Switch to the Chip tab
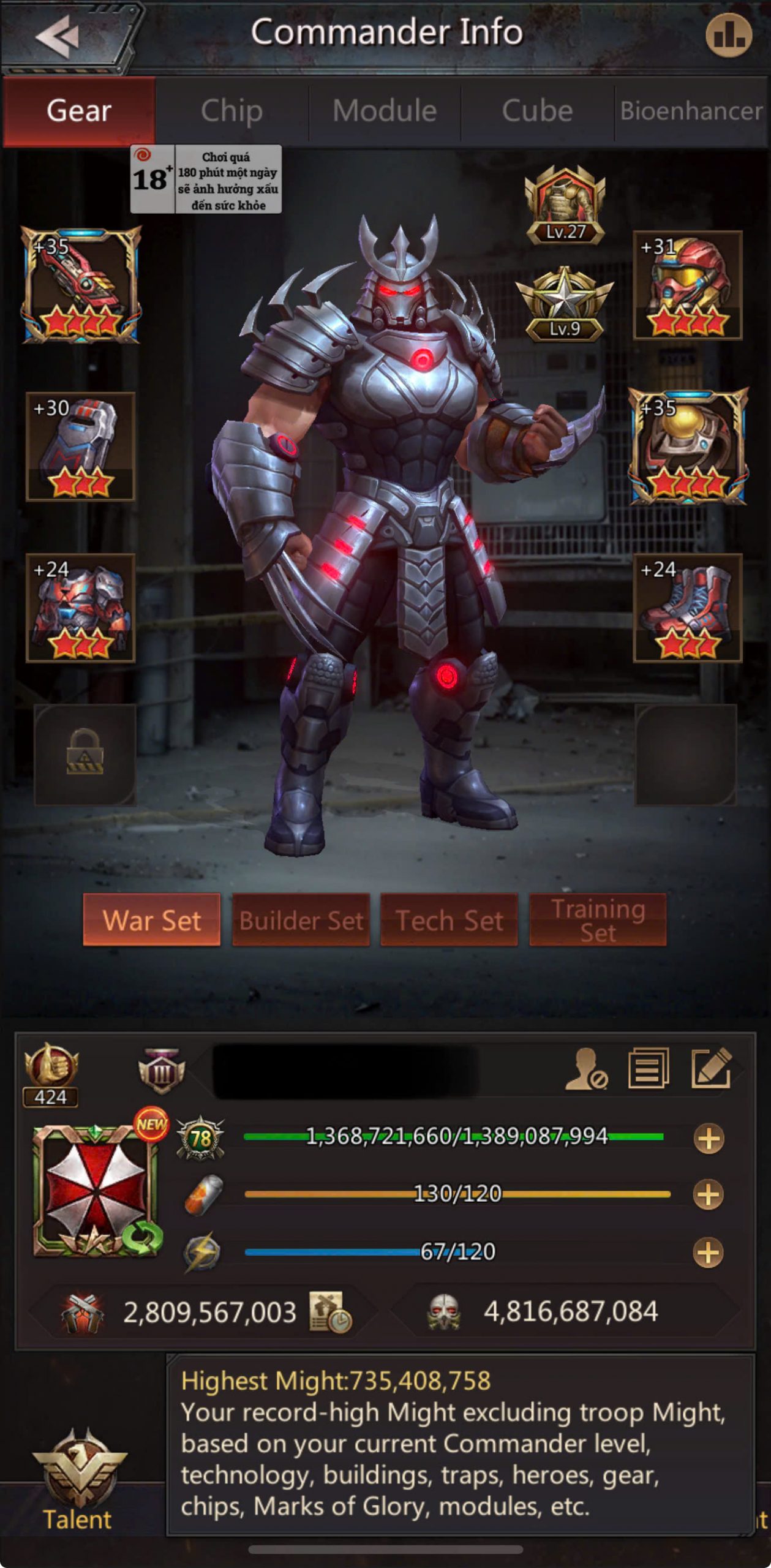The height and width of the screenshot is (1568, 771). click(231, 111)
